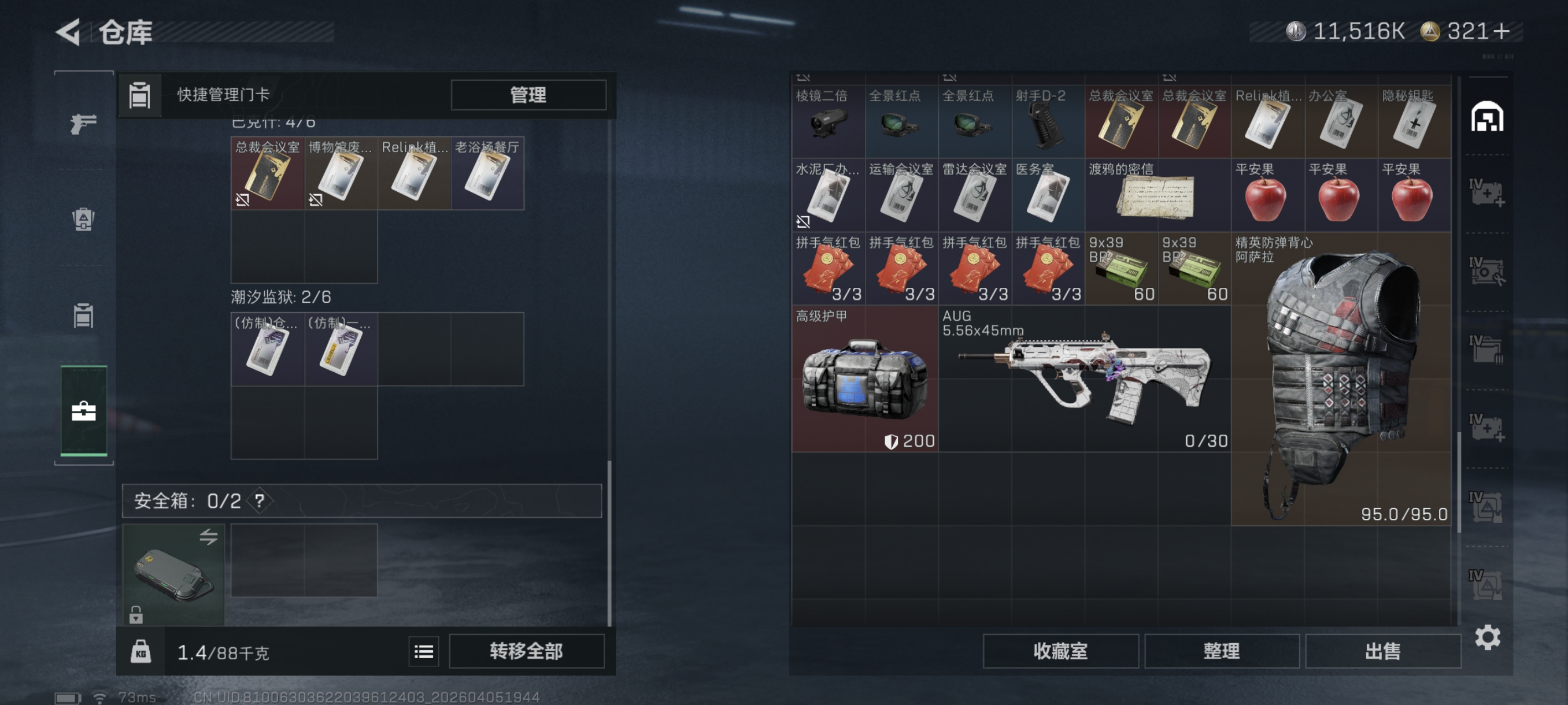
Task: Open the 收藏室 collection room
Action: (x=1060, y=651)
